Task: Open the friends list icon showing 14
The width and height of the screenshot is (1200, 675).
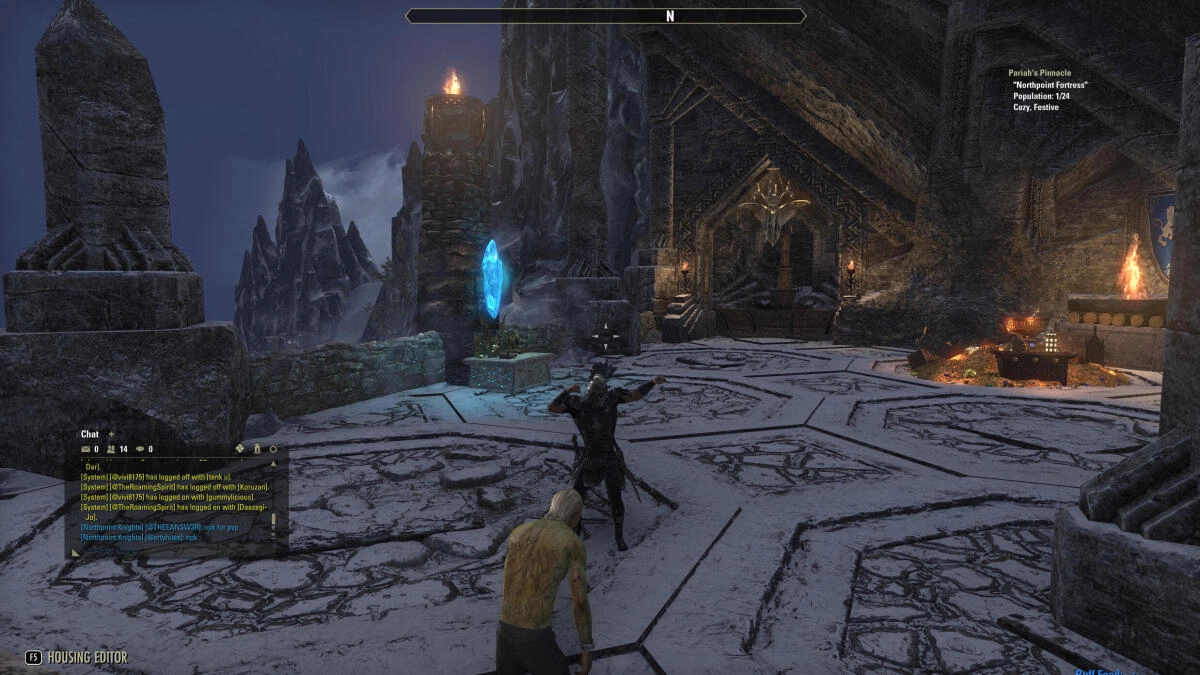Action: pos(111,449)
